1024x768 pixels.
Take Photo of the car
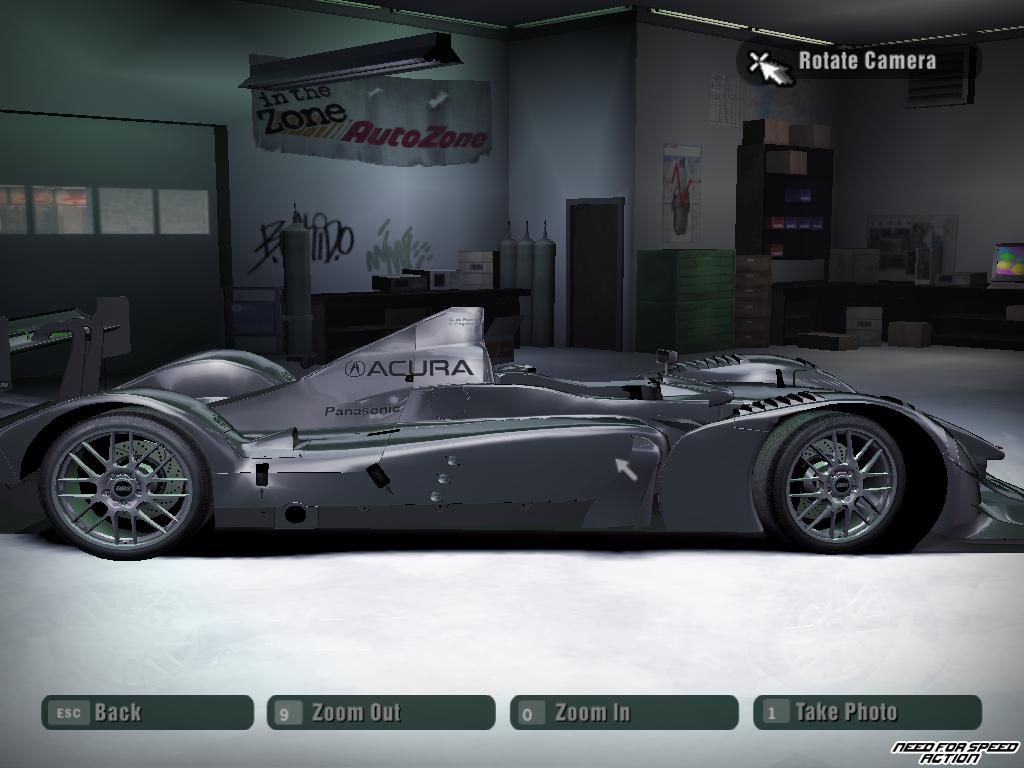pos(866,712)
